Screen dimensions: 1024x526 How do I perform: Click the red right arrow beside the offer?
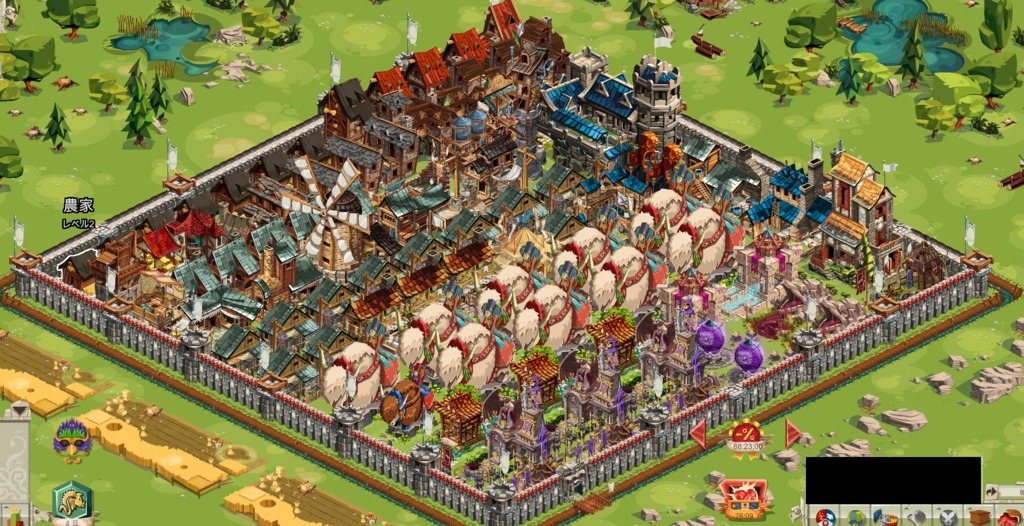tap(793, 433)
